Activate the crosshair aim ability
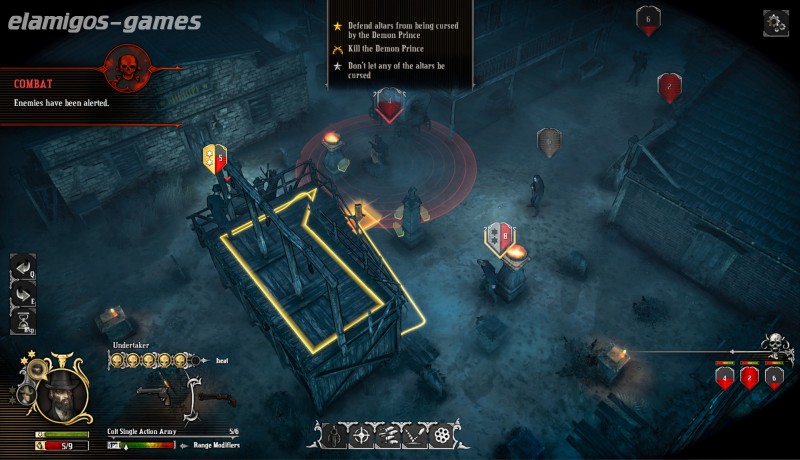 coord(360,435)
